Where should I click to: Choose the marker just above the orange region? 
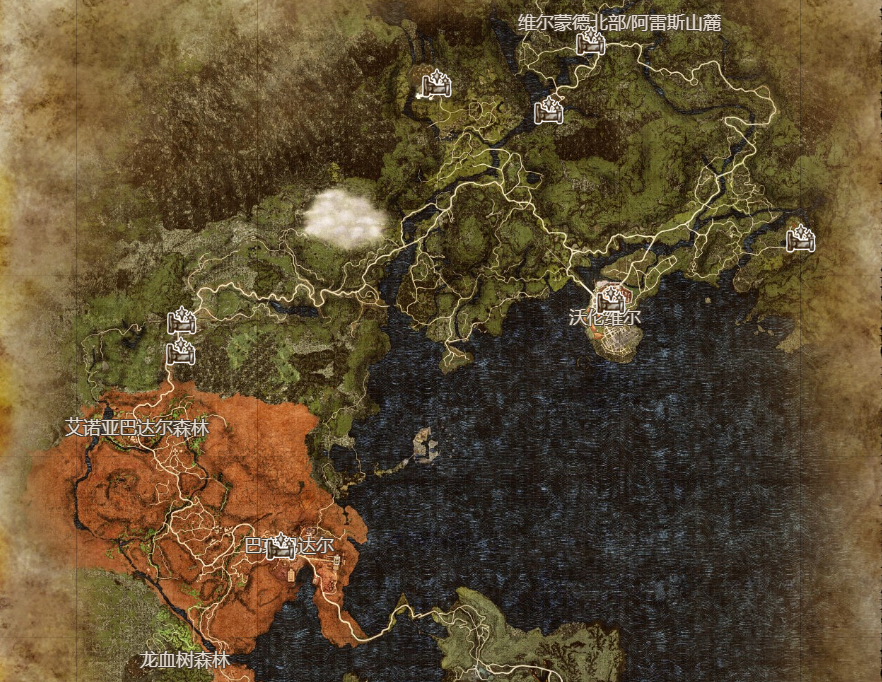coord(181,352)
